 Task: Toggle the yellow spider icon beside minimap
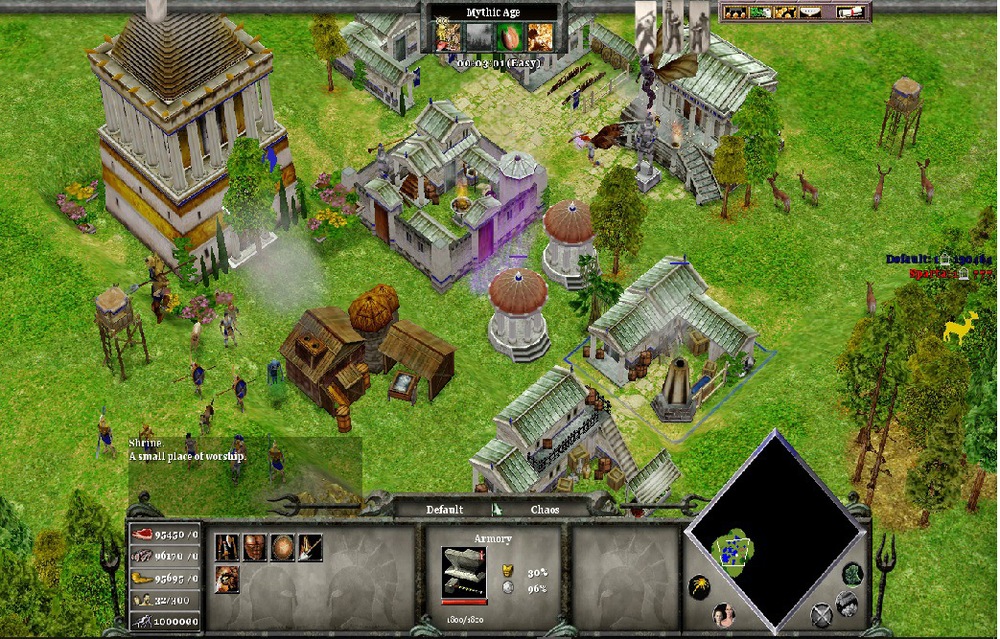click(699, 588)
